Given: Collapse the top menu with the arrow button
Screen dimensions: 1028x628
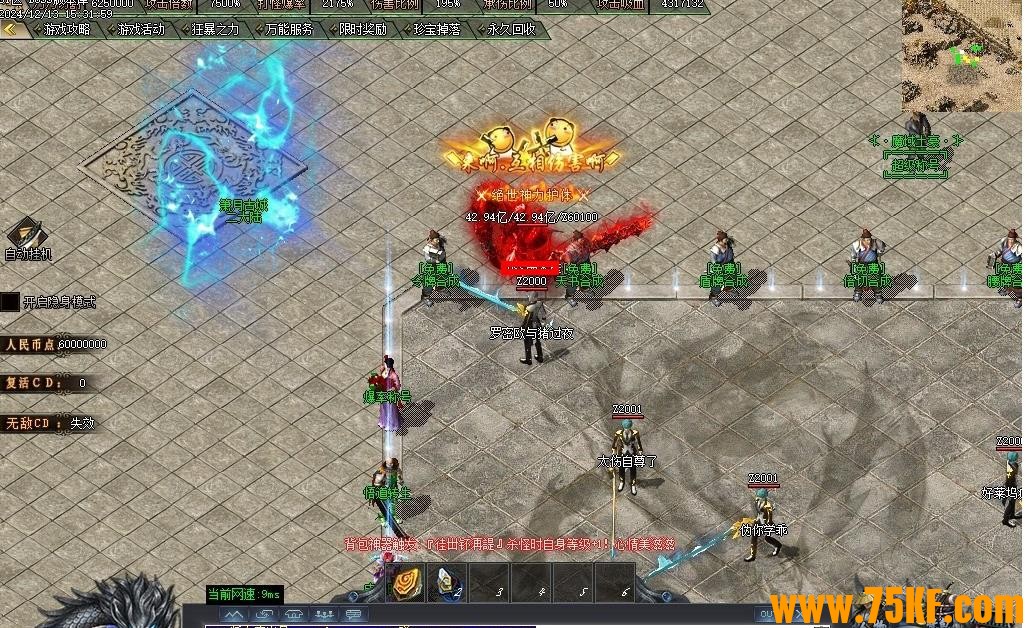Looking at the screenshot, I should [x=12, y=30].
